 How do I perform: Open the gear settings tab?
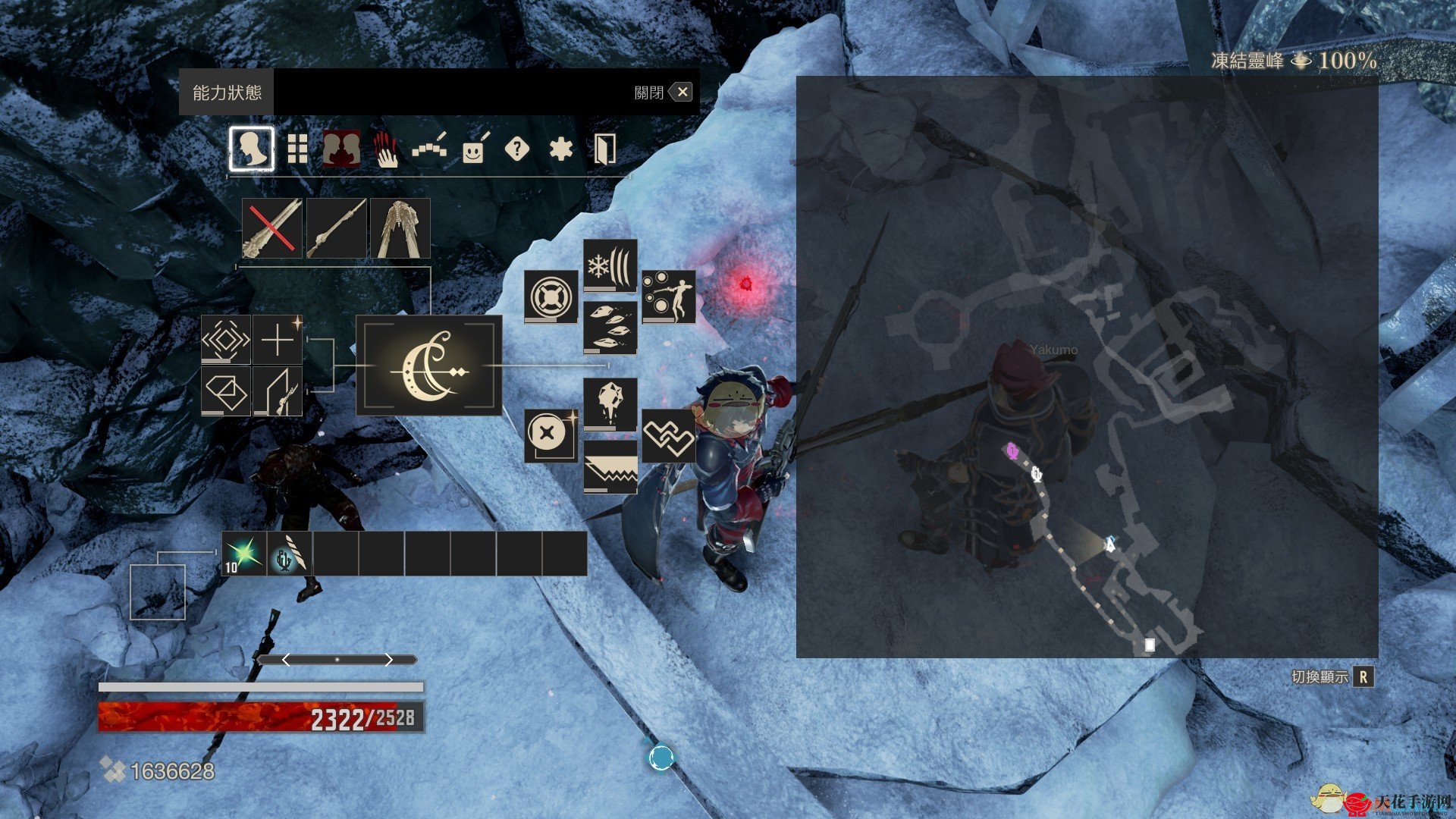[x=560, y=149]
